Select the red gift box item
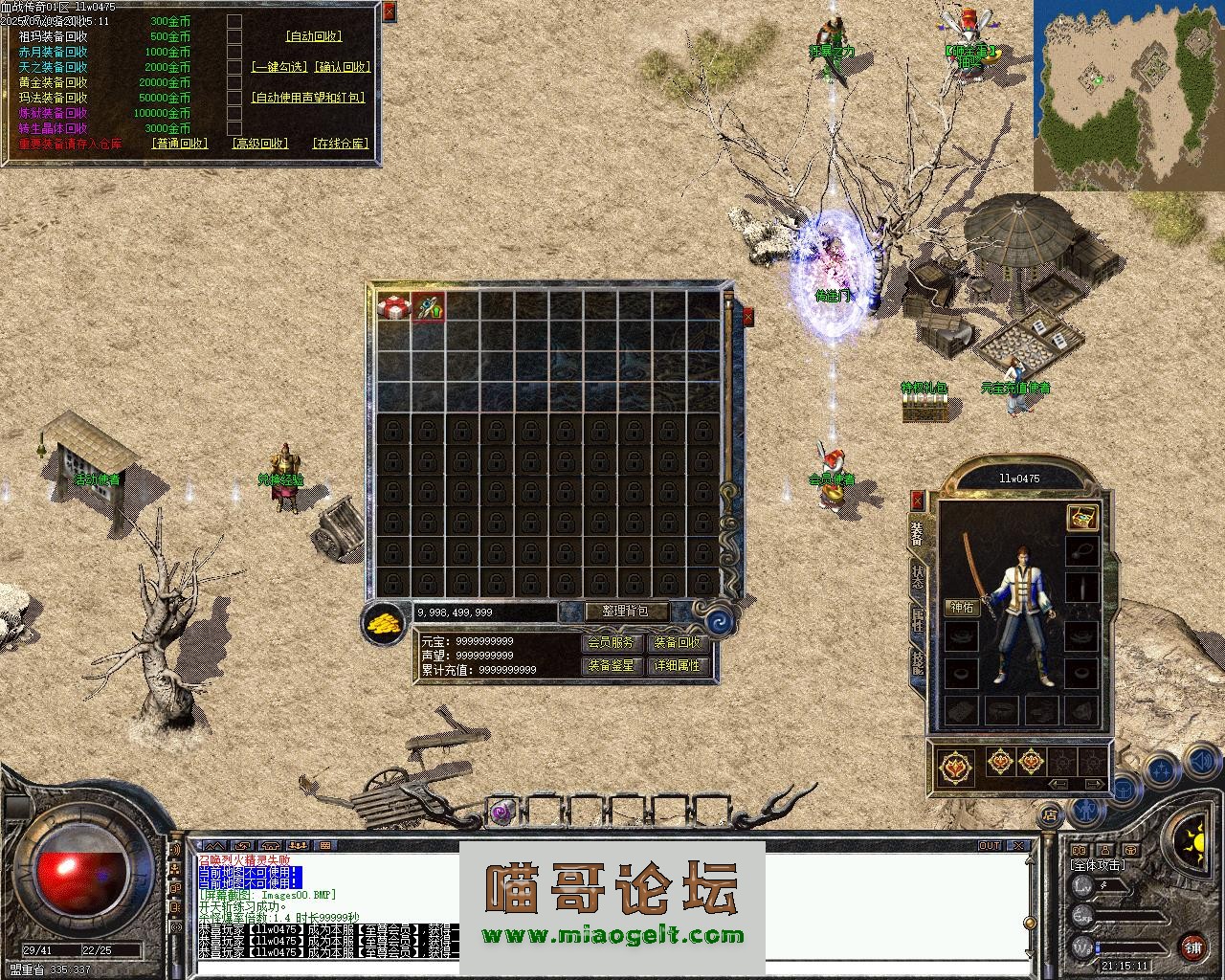The image size is (1225, 980). tap(393, 307)
